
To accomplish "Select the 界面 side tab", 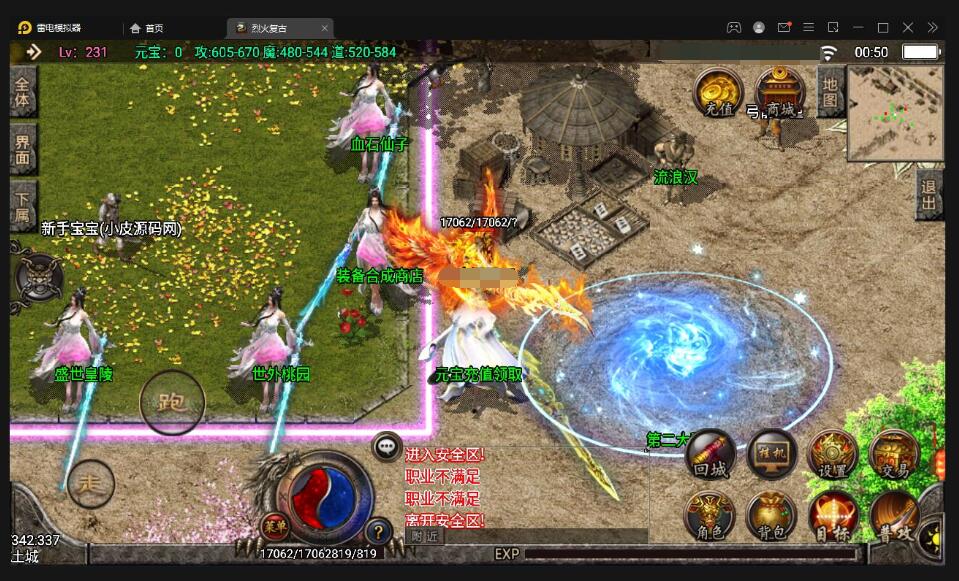I will point(23,150).
